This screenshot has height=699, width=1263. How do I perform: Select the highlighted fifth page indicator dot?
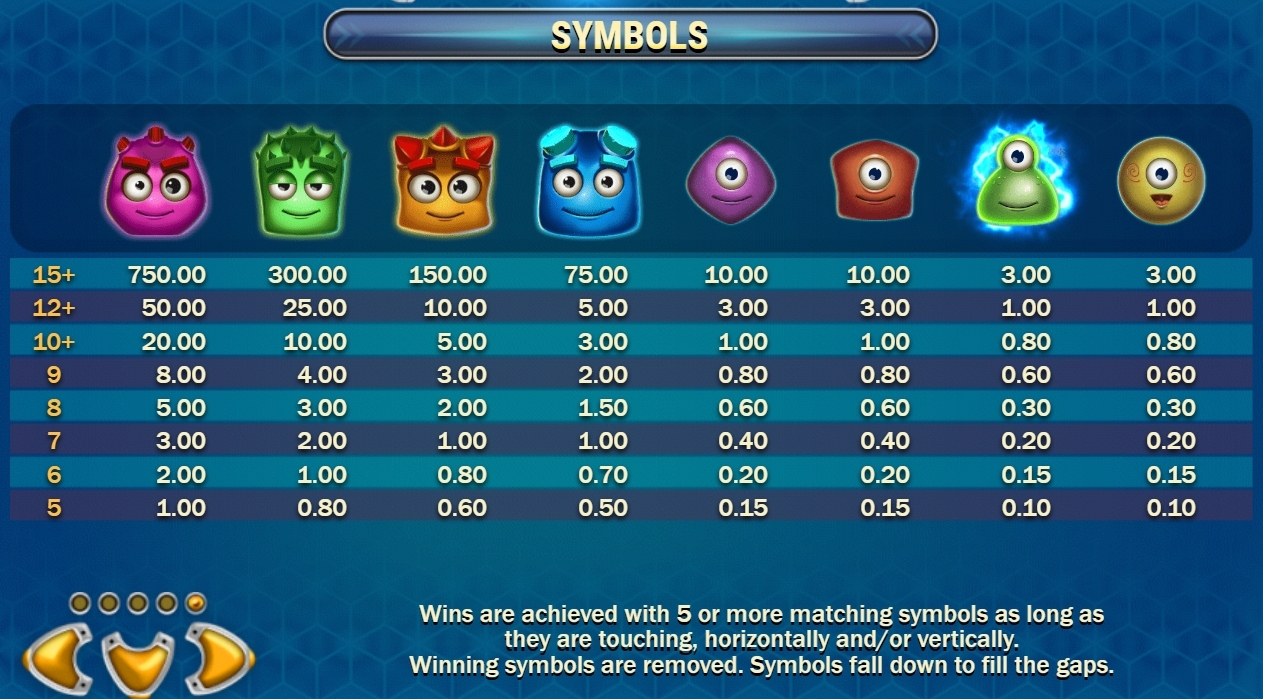tap(196, 603)
